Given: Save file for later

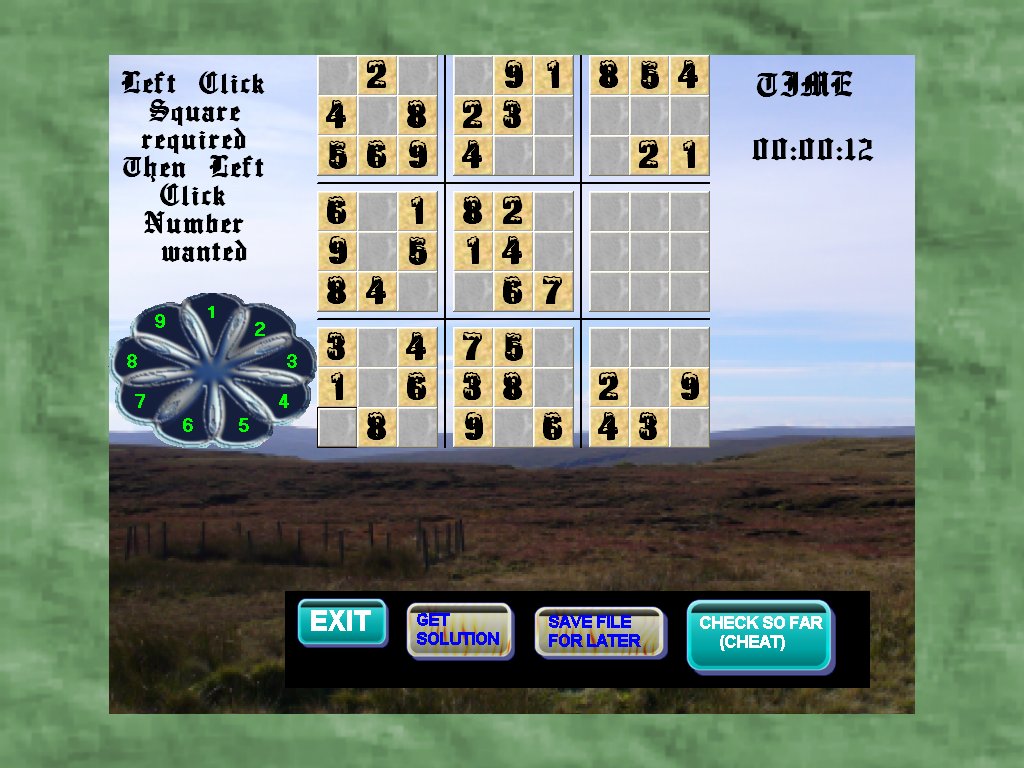Looking at the screenshot, I should click(x=597, y=631).
